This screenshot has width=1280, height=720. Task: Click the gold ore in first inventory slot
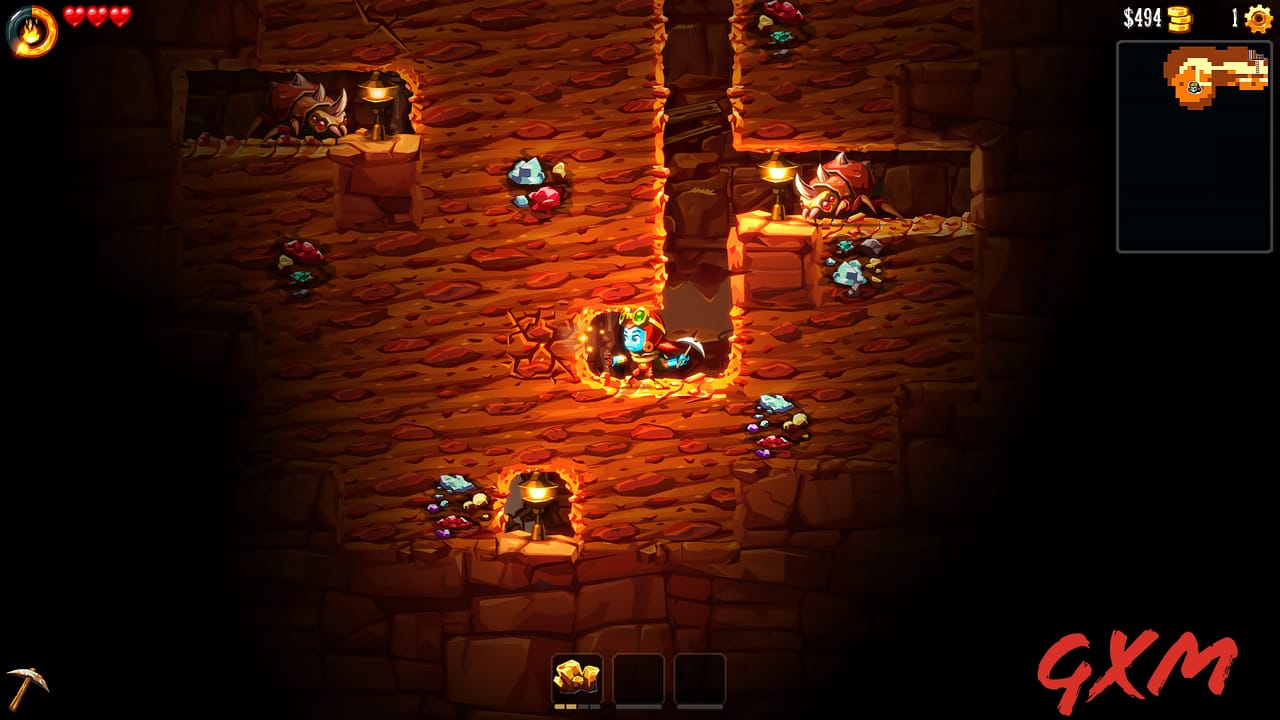tap(575, 676)
